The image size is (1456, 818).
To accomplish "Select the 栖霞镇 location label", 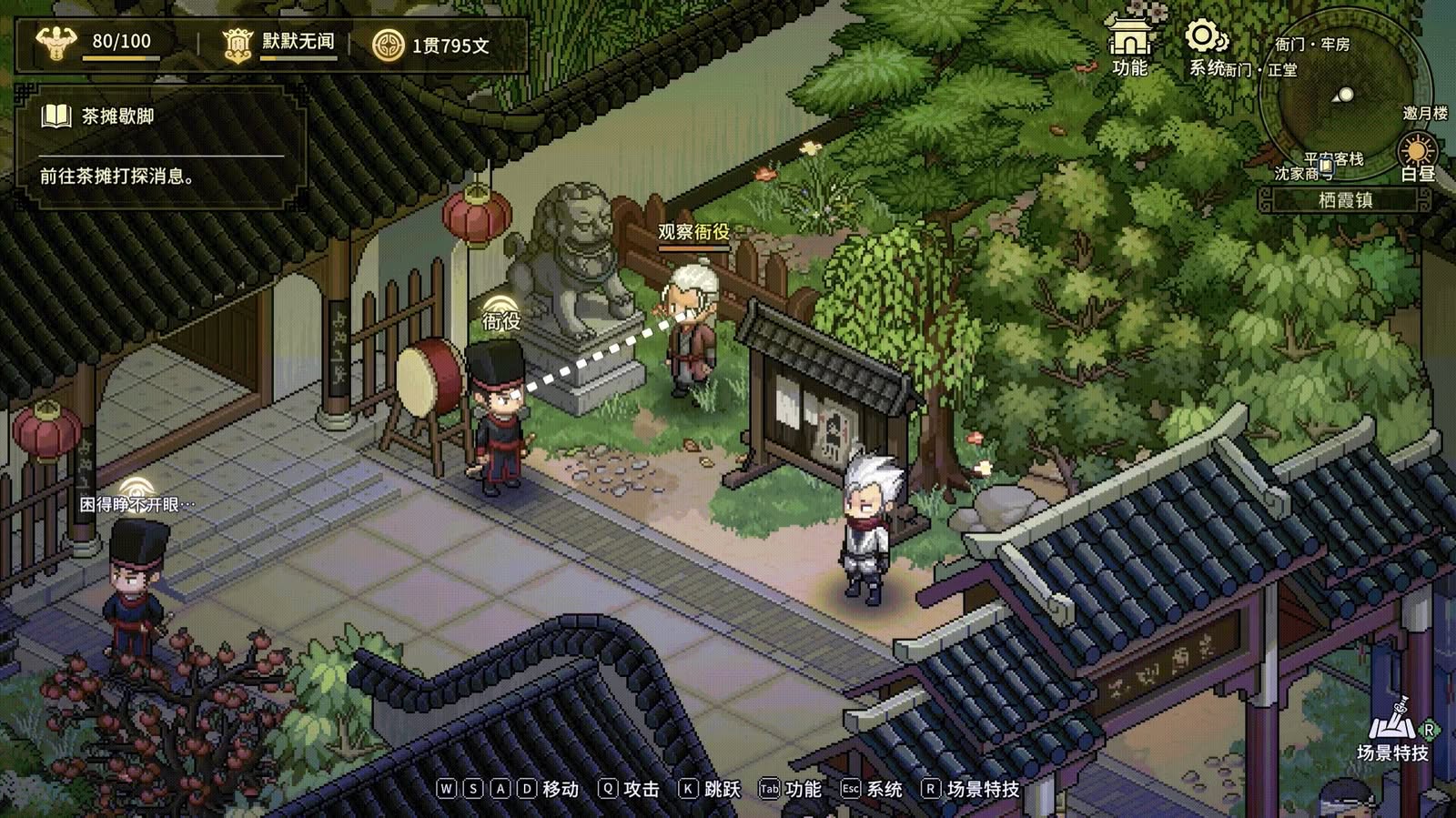I will (x=1345, y=200).
